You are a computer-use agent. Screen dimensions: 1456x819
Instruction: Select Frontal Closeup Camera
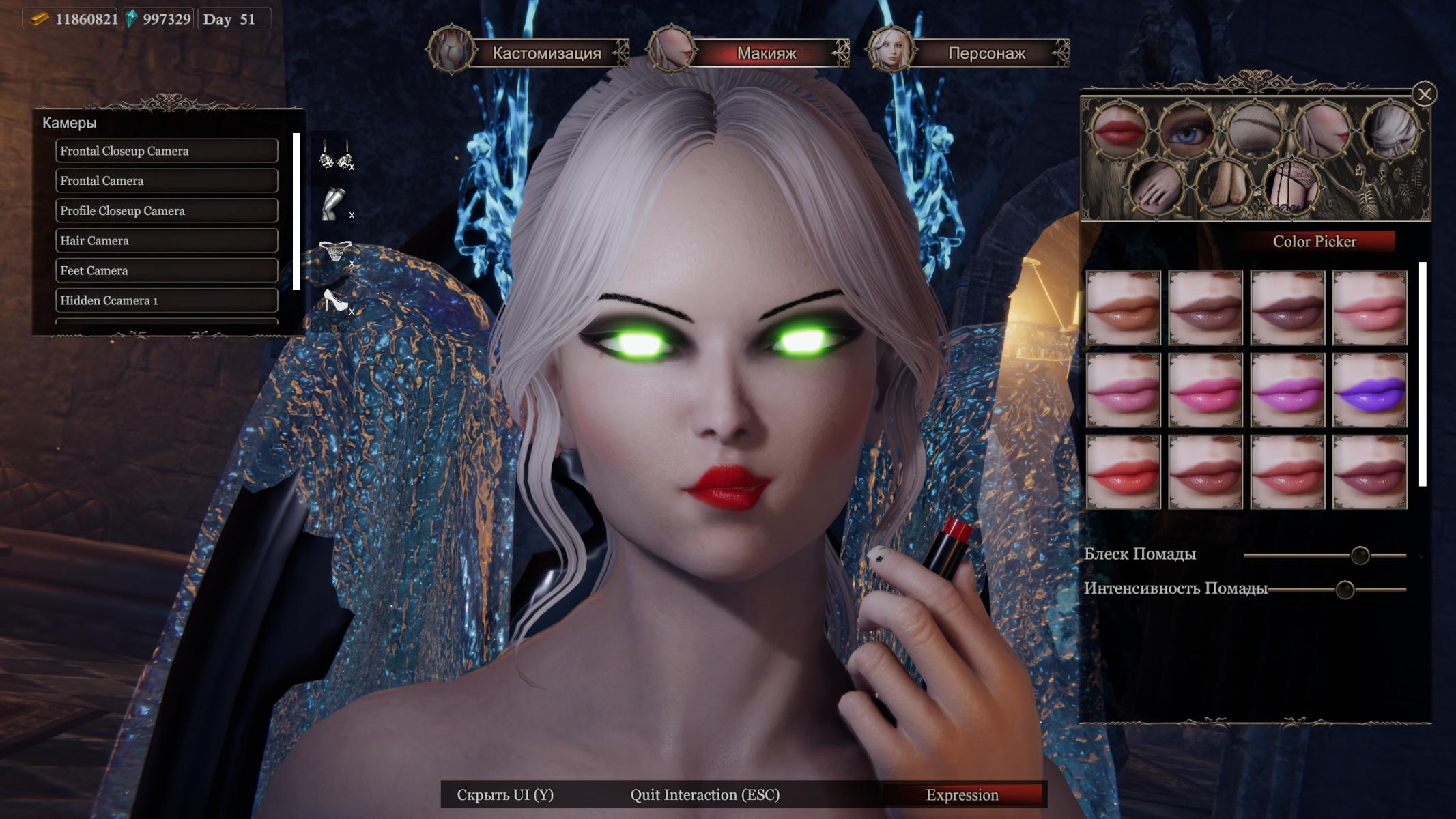click(x=167, y=151)
